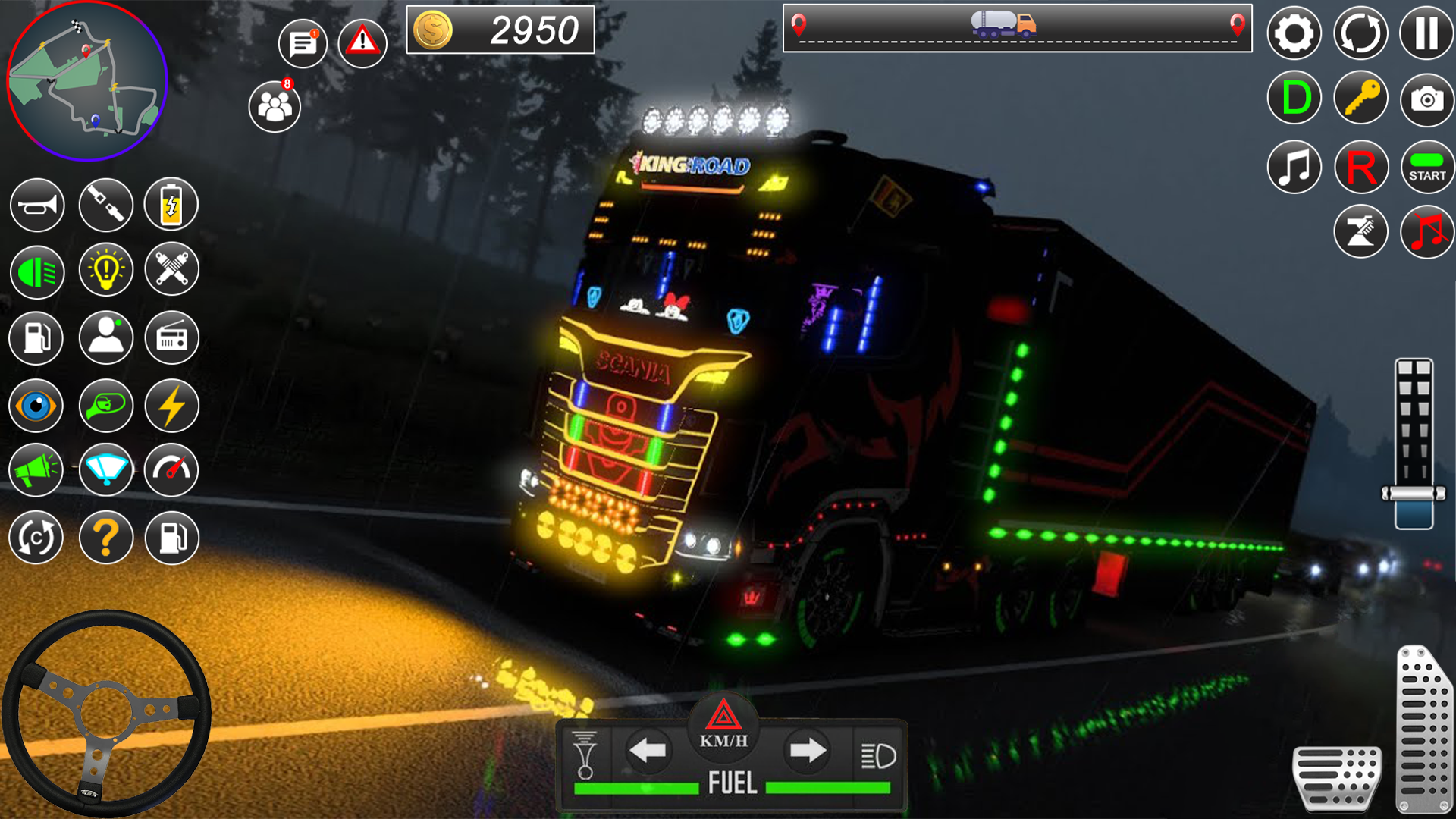Viewport: 1456px width, 819px height.
Task: Shift to reverse with the R button
Action: click(1360, 166)
